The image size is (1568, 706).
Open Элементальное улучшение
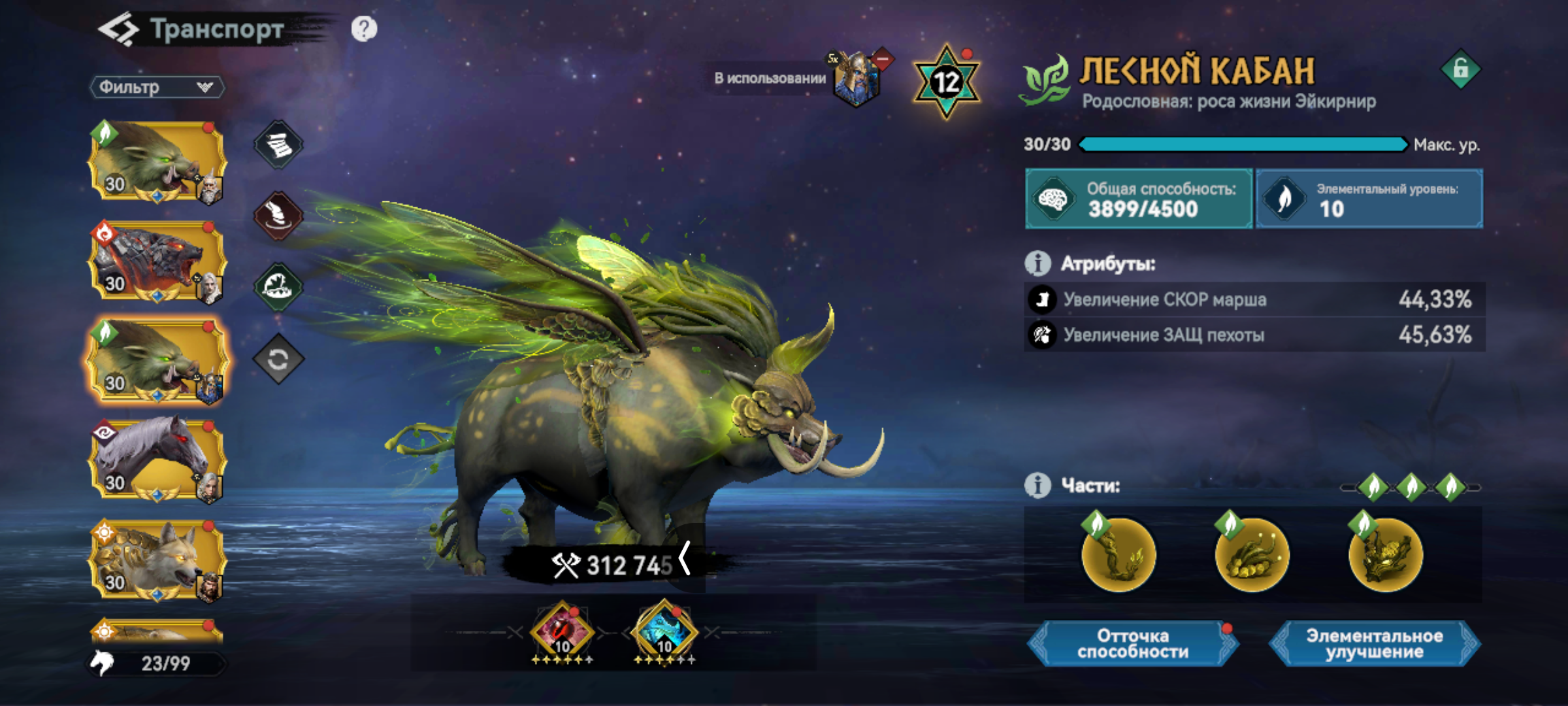click(1375, 644)
